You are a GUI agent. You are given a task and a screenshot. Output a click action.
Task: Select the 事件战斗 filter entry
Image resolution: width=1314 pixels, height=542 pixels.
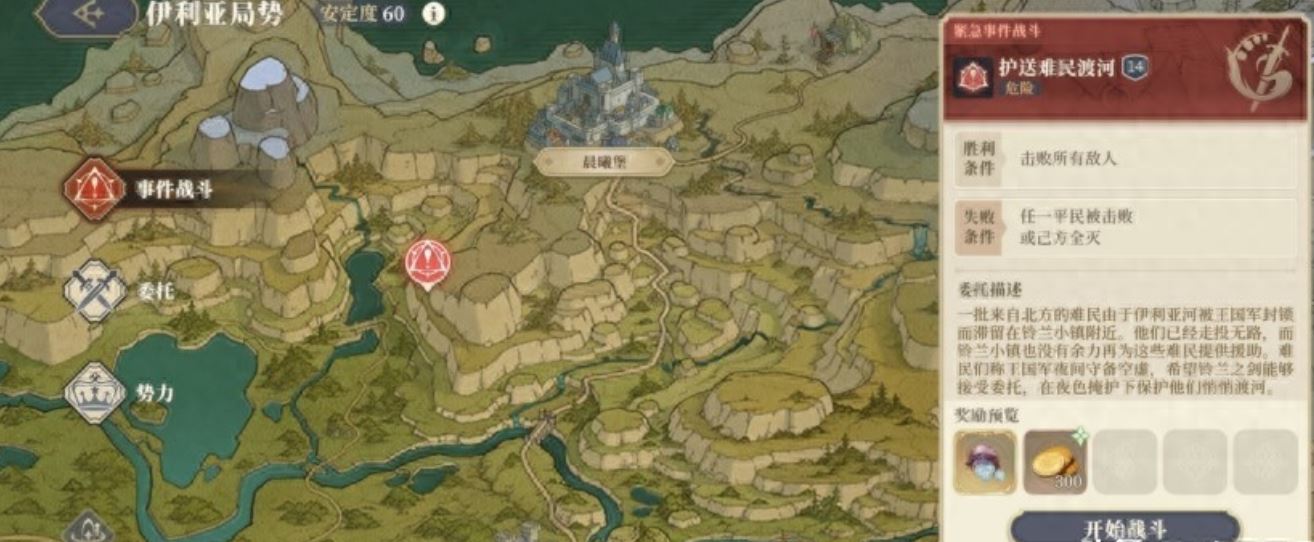point(140,189)
